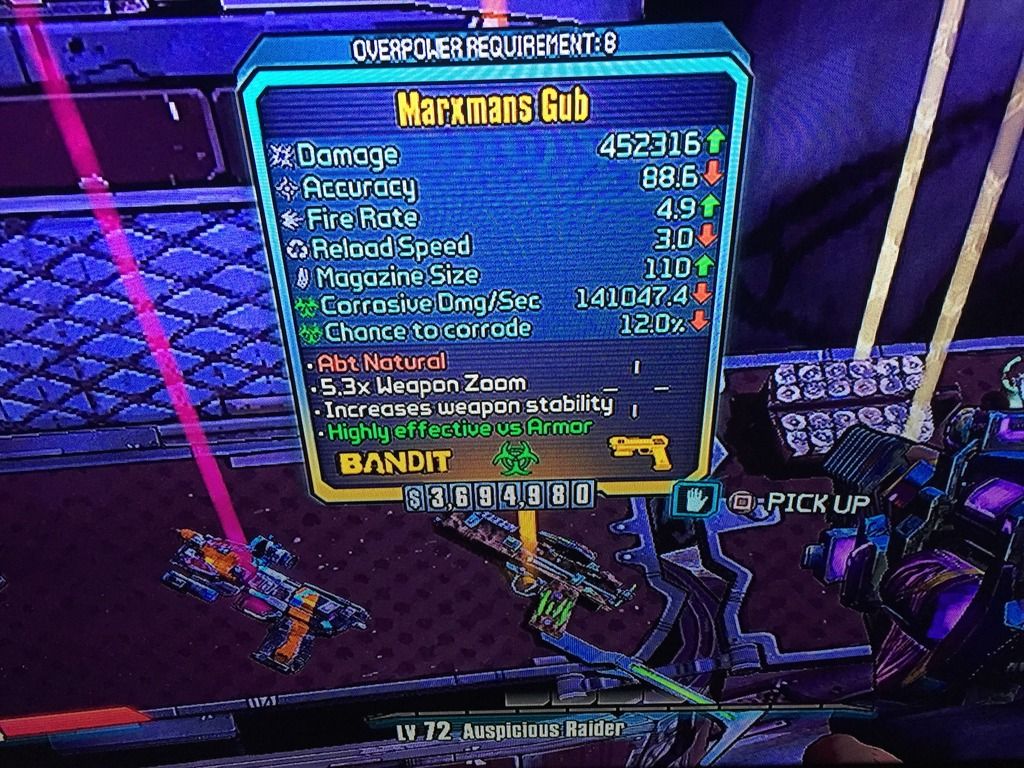1024x768 pixels.
Task: Click the Bandit manufacturer logo
Action: pos(396,461)
